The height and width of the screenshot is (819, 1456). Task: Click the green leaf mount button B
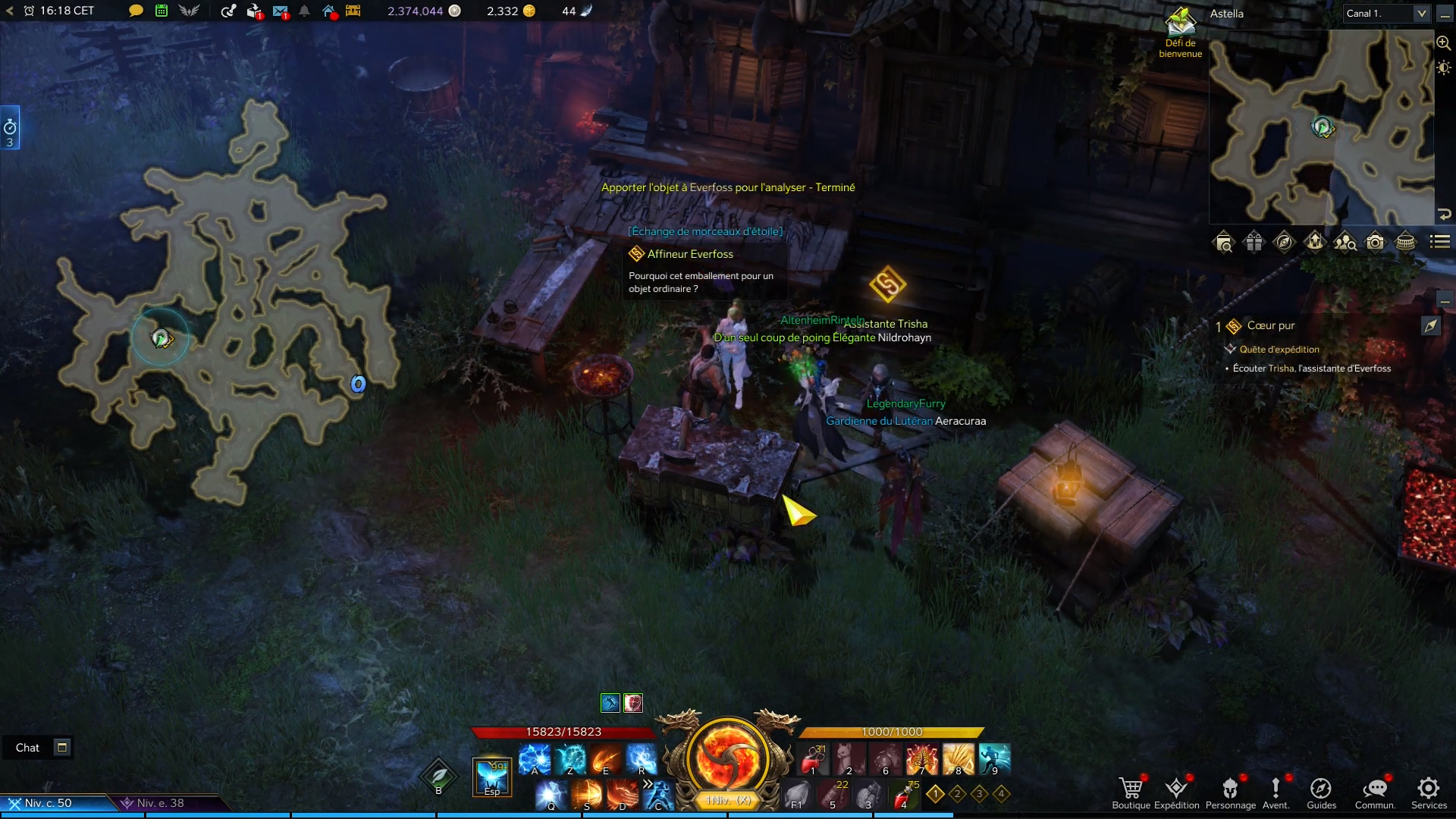pos(439,777)
